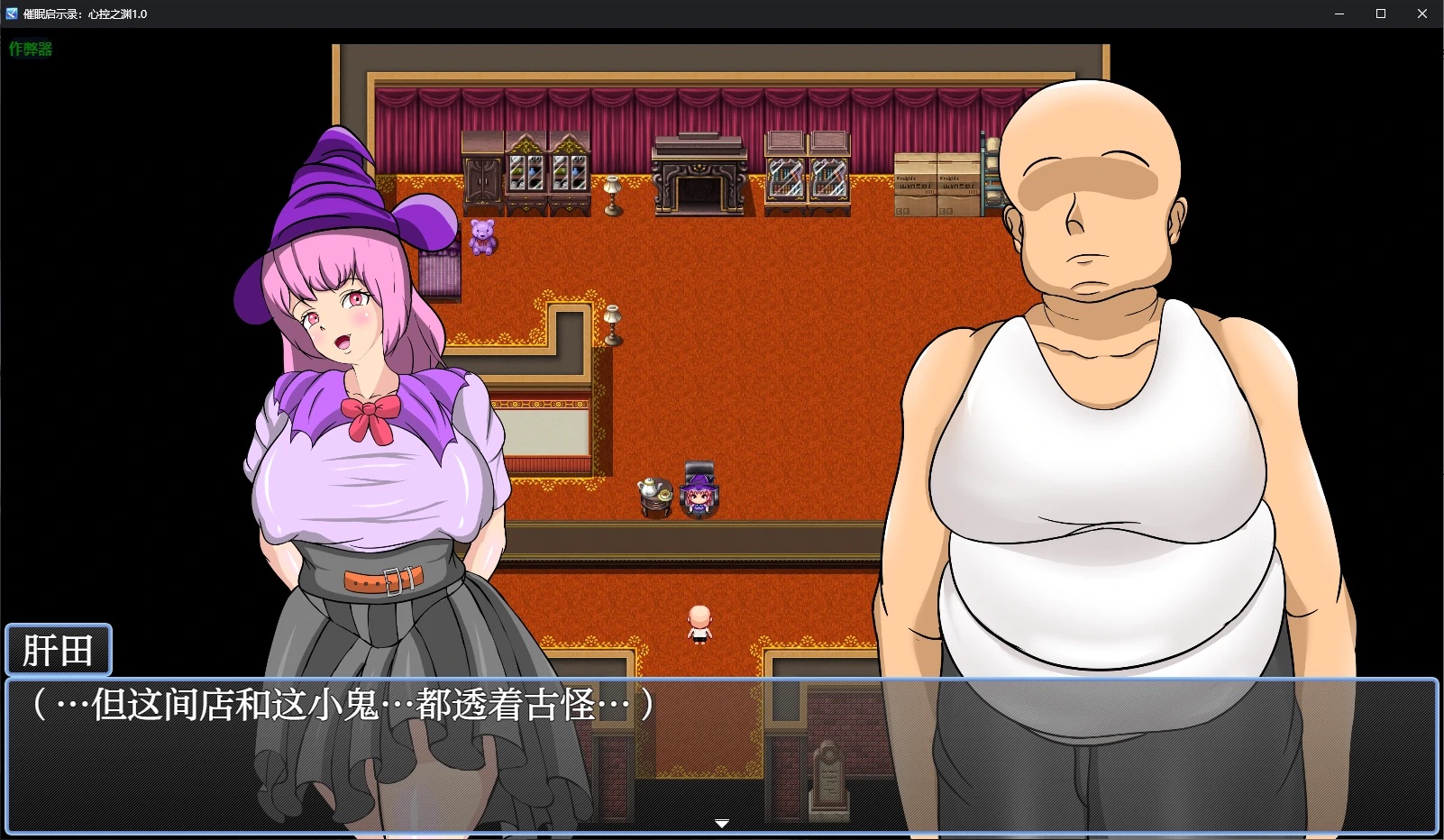This screenshot has height=840, width=1444.
Task: Toggle the window maximize state
Action: click(1380, 13)
